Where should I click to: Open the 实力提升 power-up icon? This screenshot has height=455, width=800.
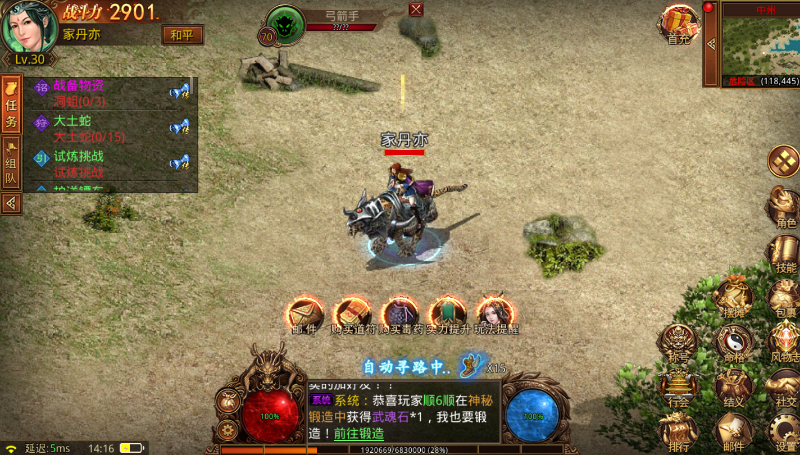[446, 315]
